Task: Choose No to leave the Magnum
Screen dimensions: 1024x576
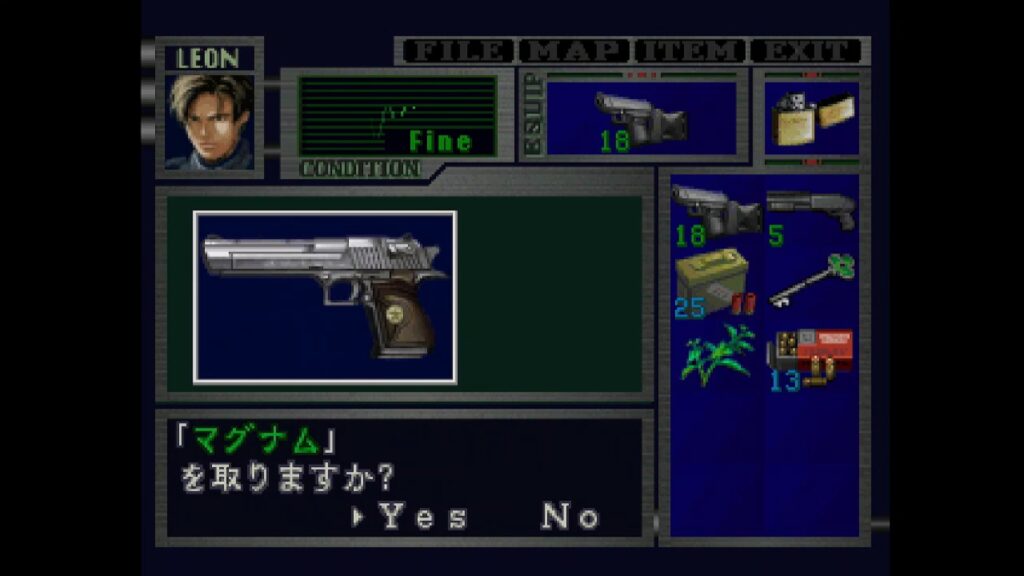Action: (x=571, y=517)
